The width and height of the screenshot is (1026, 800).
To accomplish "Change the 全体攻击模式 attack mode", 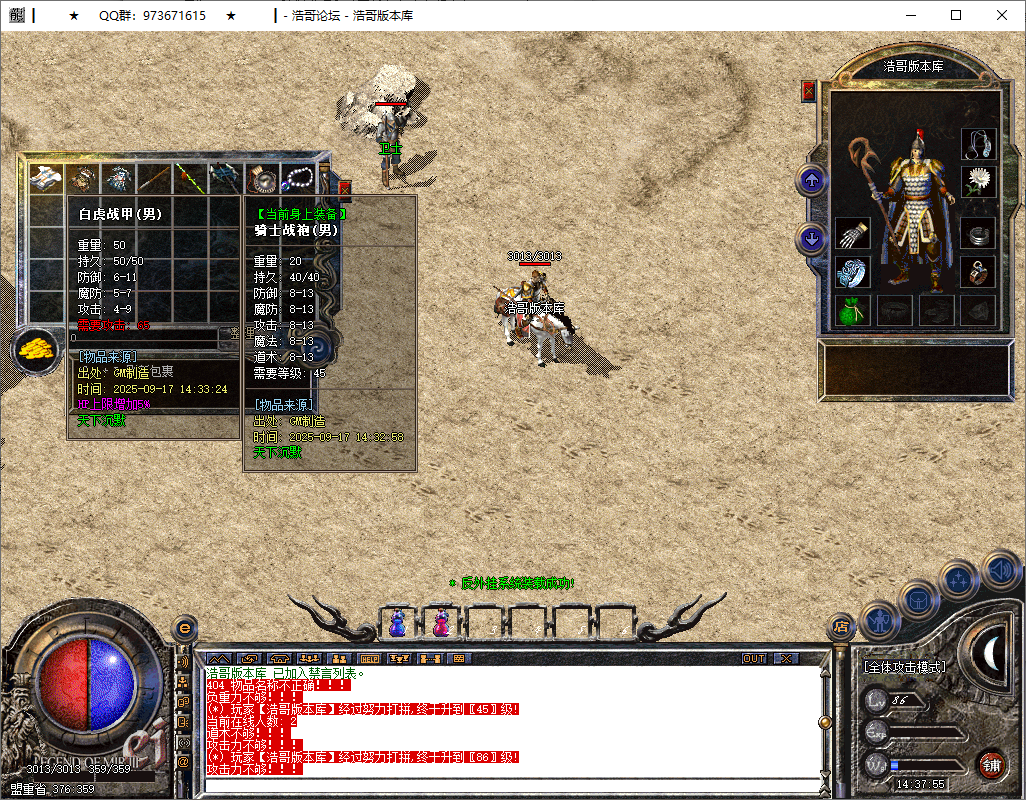I will pyautogui.click(x=905, y=666).
